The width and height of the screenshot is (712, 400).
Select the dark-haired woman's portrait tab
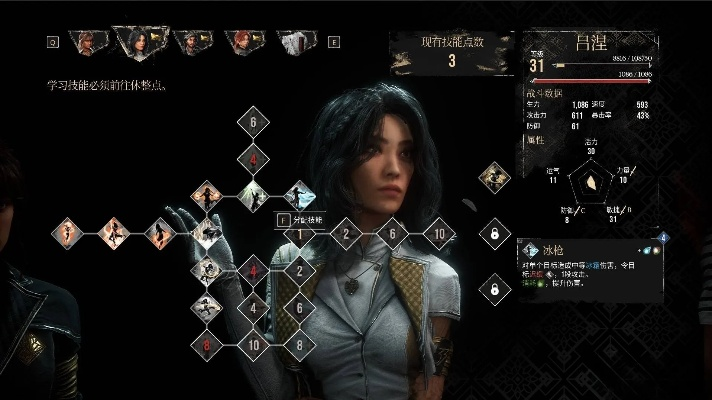click(x=139, y=41)
